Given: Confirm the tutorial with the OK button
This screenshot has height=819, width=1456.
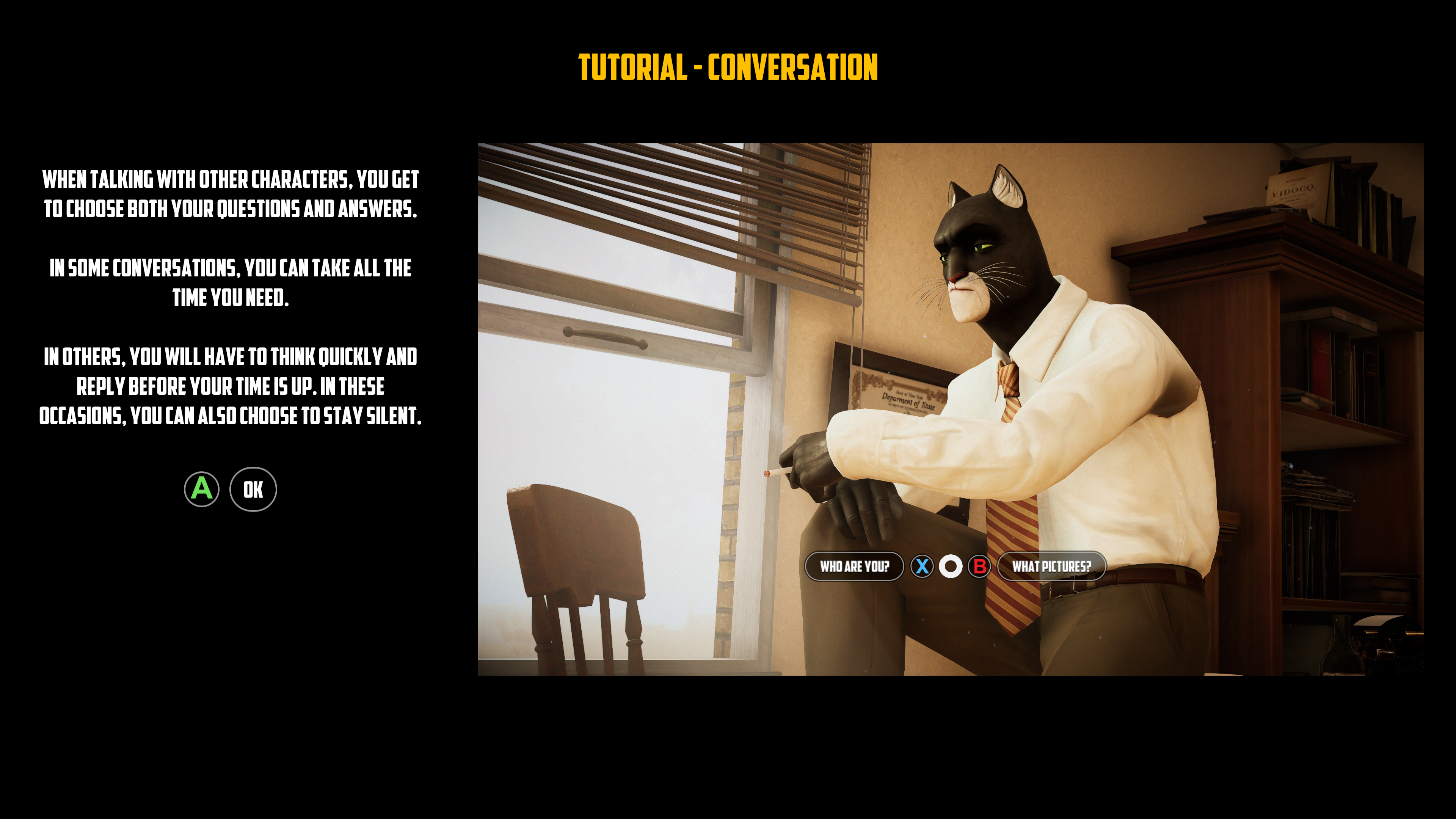Looking at the screenshot, I should (x=253, y=490).
